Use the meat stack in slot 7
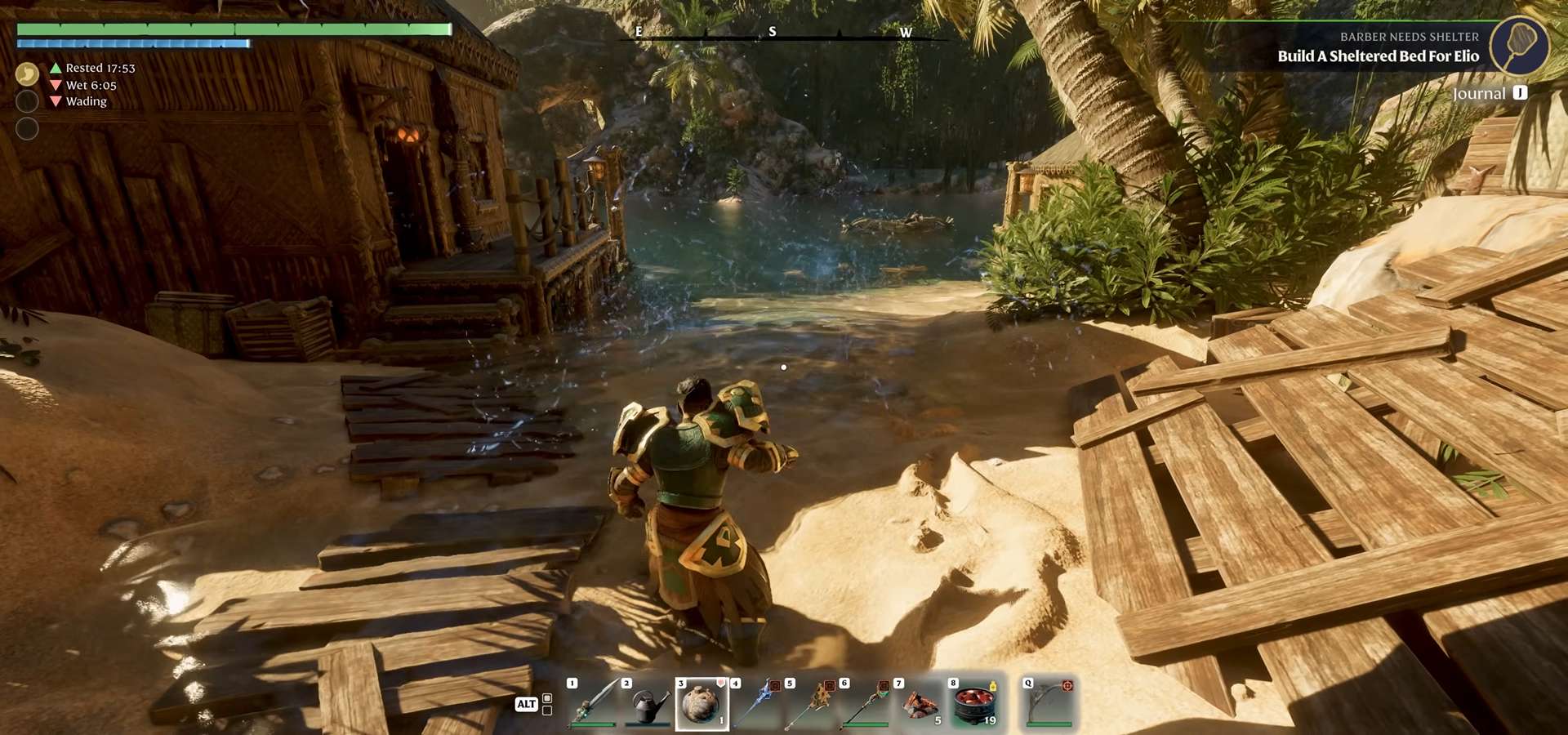Image resolution: width=1568 pixels, height=735 pixels. pyautogui.click(x=921, y=704)
